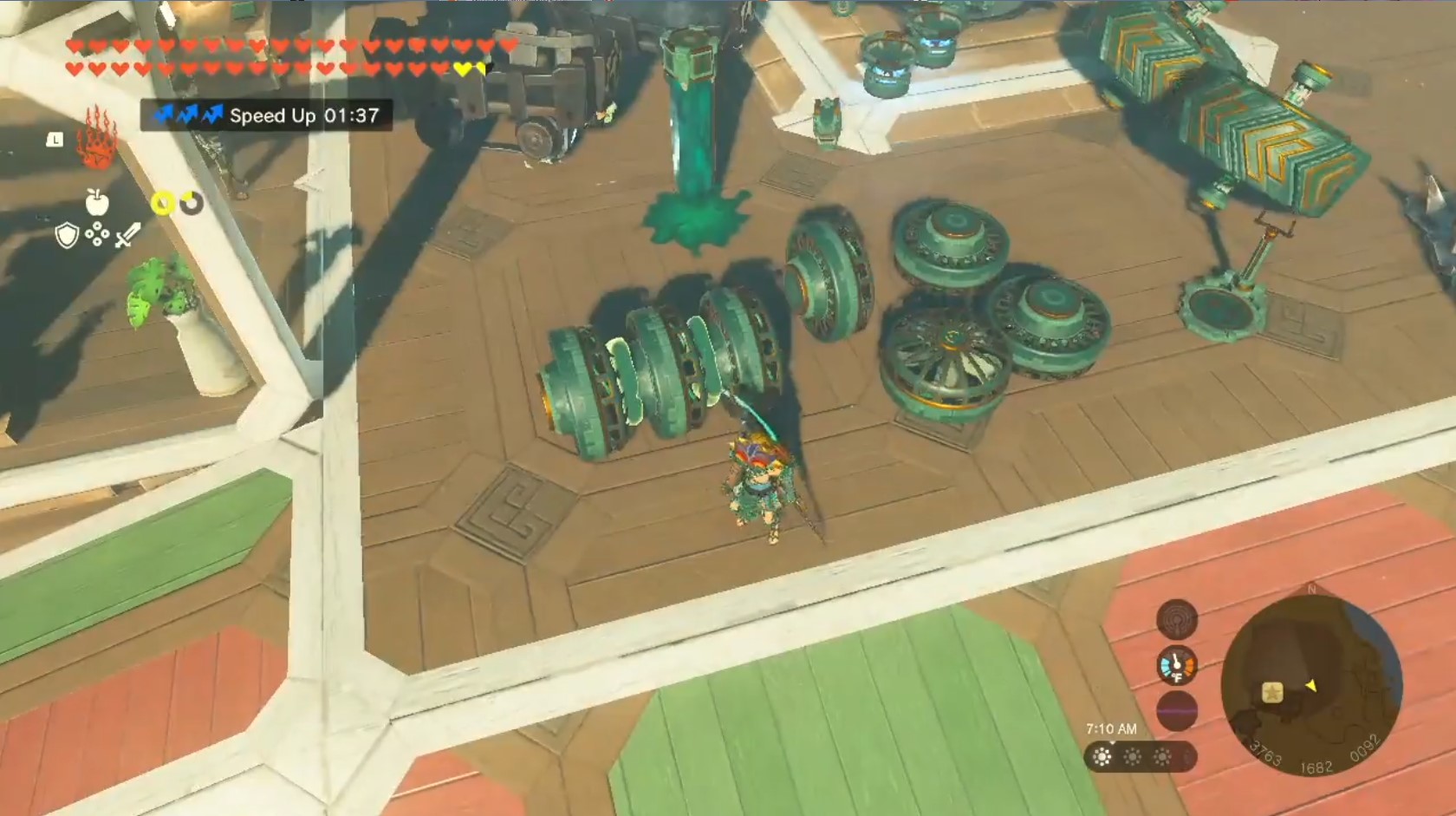This screenshot has height=816, width=1456.
Task: Select the gold star marker on minimap
Action: [1271, 692]
